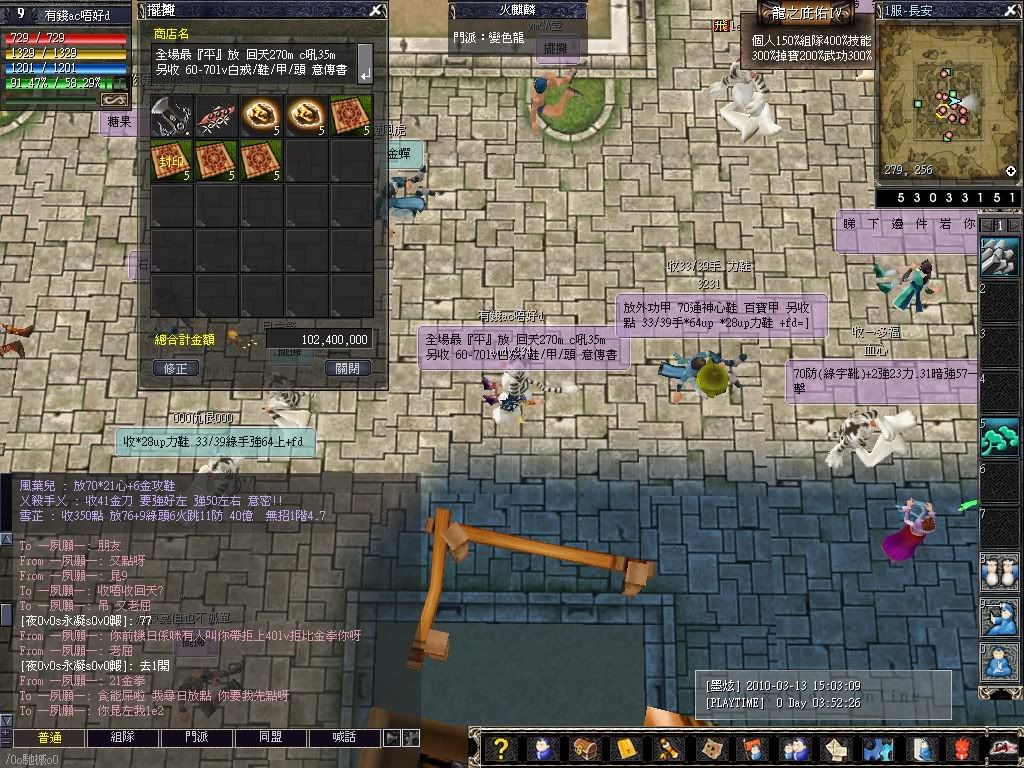Switch to the 普通 chat tab
Screen dimensions: 1024x768
click(x=50, y=737)
